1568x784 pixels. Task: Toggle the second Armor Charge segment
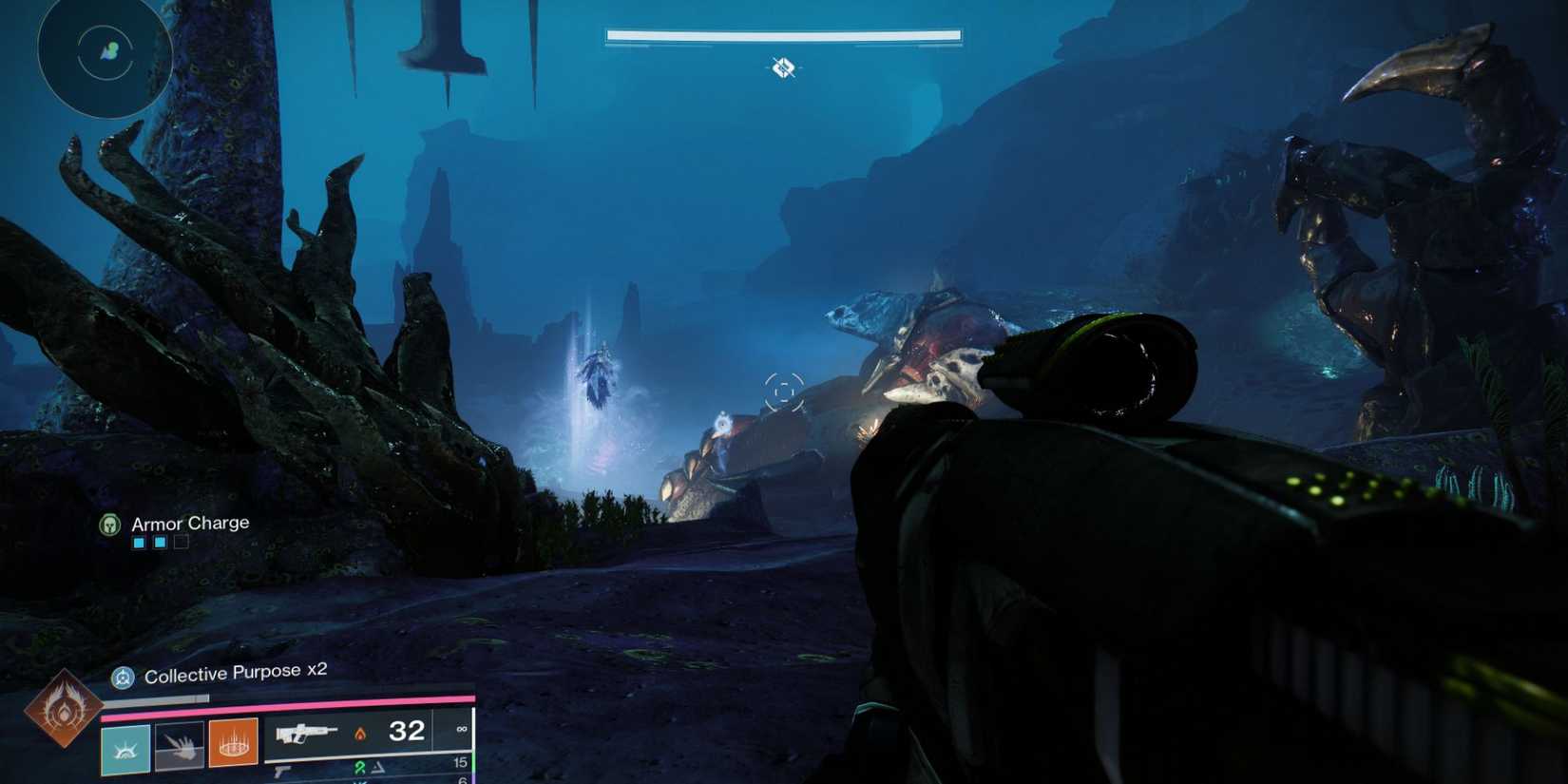(161, 543)
